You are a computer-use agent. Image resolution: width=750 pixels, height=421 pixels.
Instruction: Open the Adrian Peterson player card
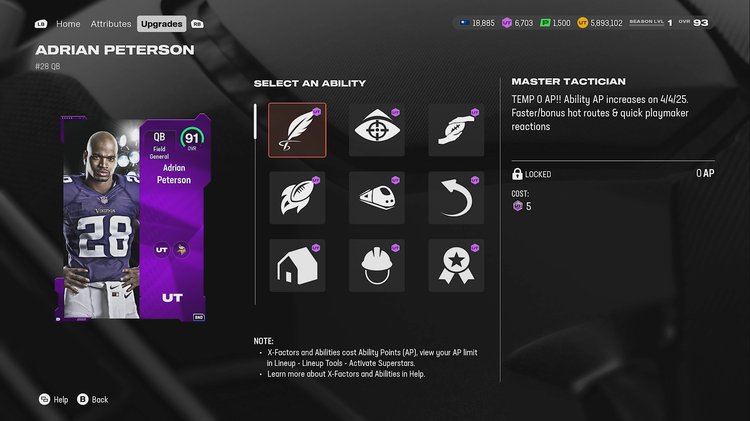[x=133, y=218]
